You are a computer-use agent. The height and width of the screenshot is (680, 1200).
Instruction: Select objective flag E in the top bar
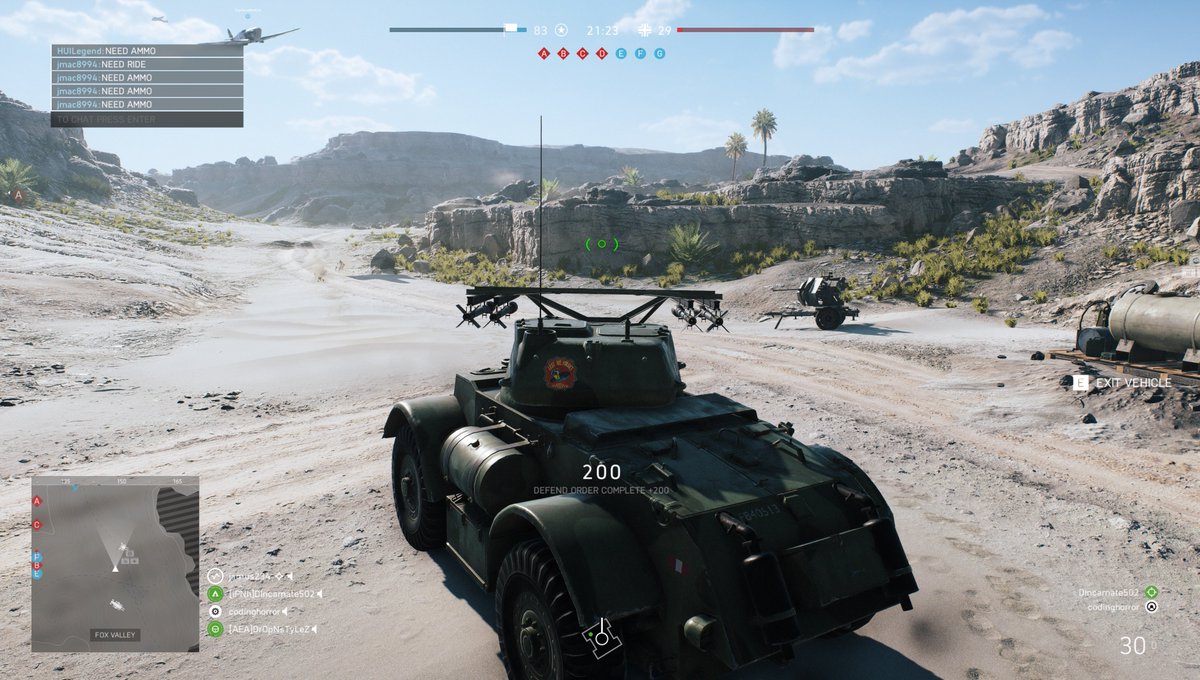[x=621, y=53]
